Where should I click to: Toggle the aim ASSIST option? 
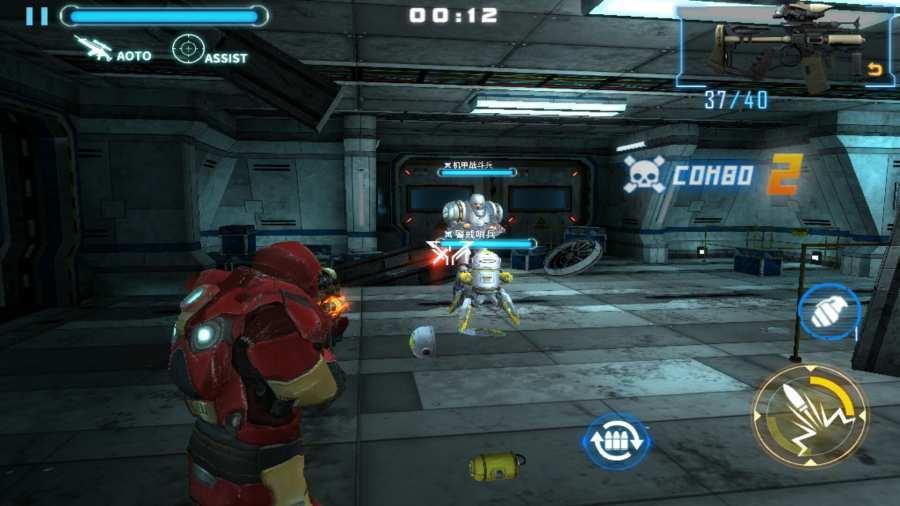click(209, 50)
